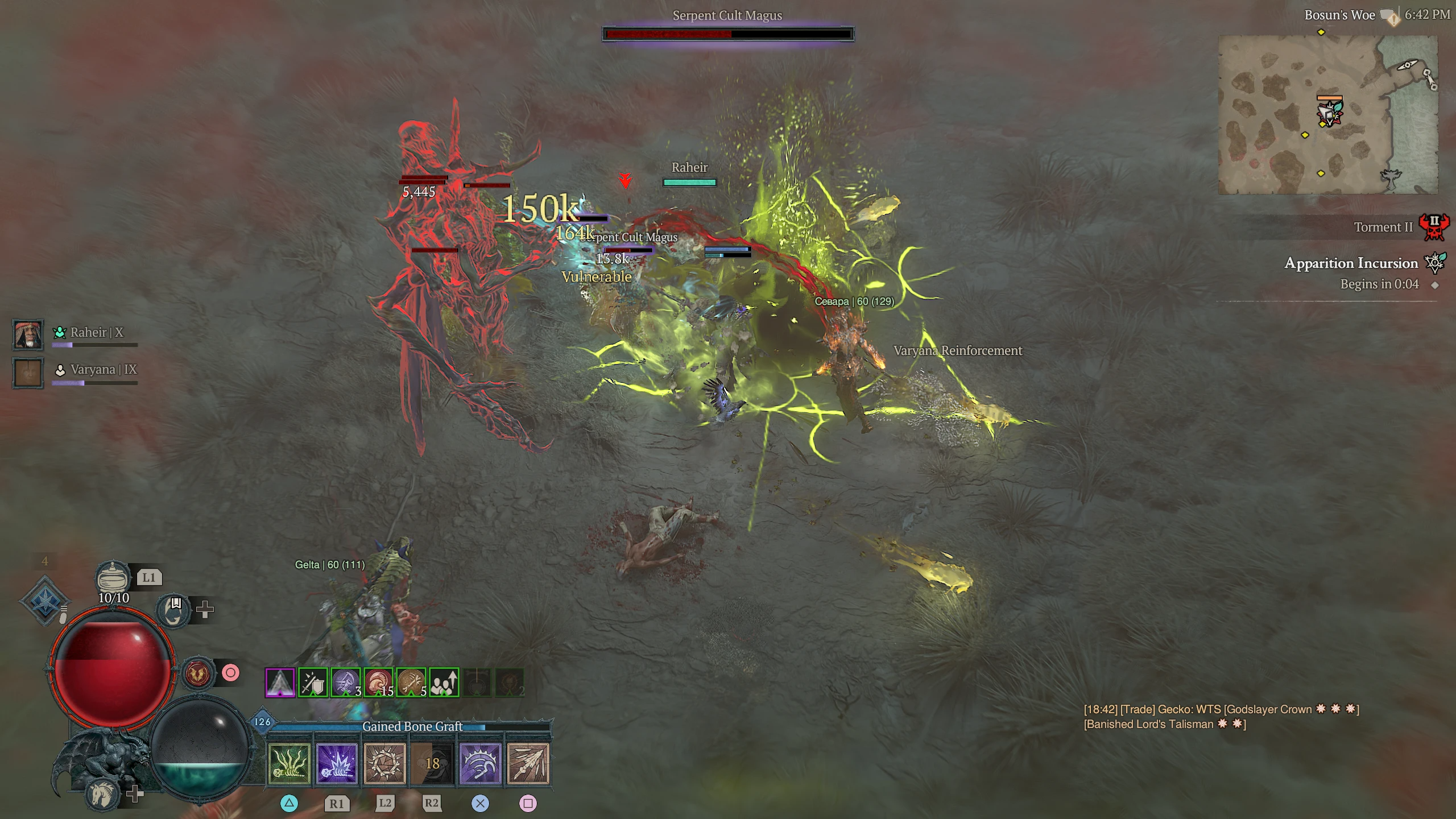Click the Torment II difficulty skull icon
The width and height of the screenshot is (1456, 819).
[1434, 227]
